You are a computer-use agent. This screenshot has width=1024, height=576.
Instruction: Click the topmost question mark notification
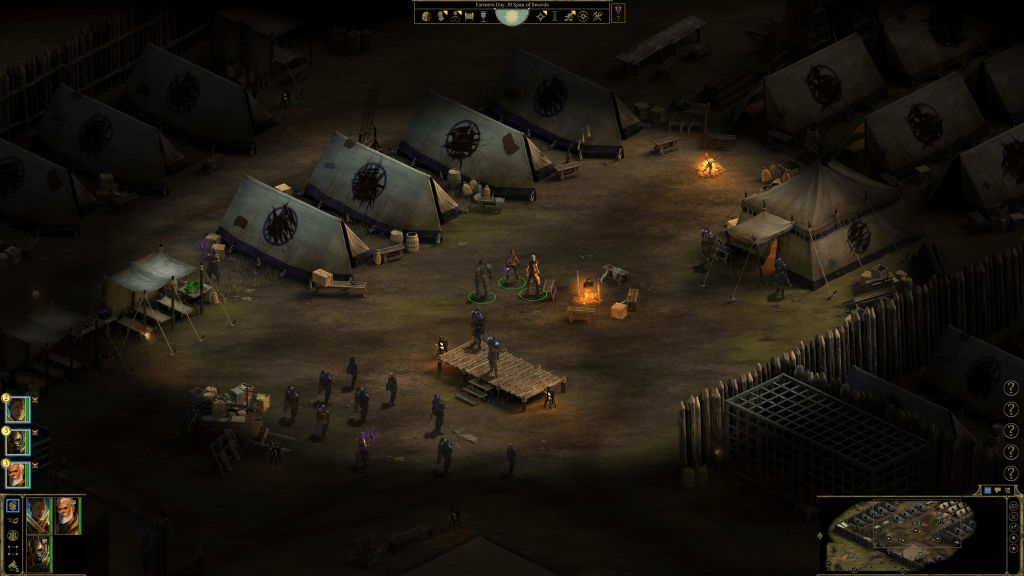(x=1010, y=388)
